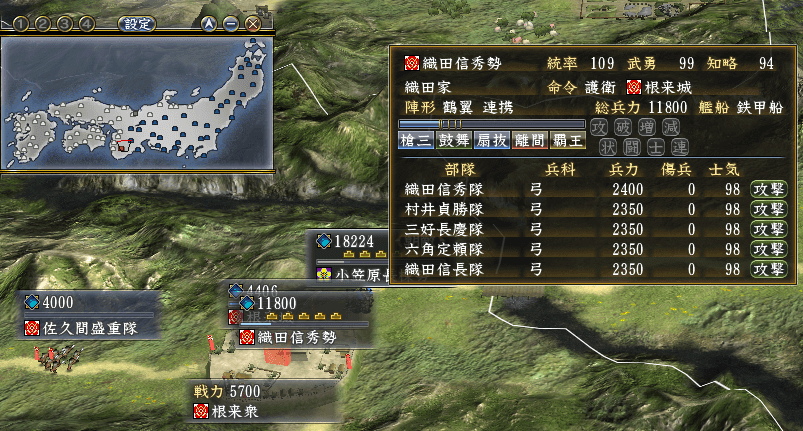Select the 佐久間盛重隊 unit label

[88, 327]
